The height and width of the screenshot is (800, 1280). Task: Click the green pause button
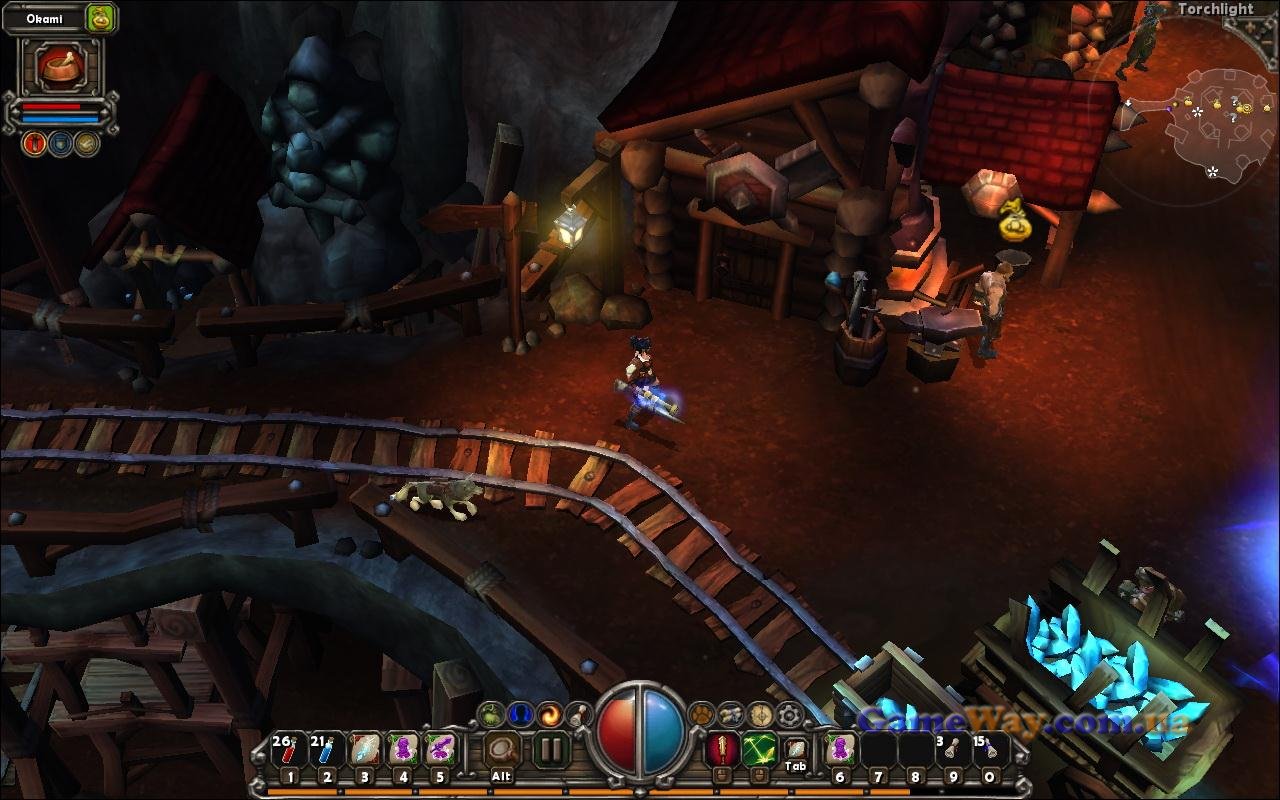[550, 750]
